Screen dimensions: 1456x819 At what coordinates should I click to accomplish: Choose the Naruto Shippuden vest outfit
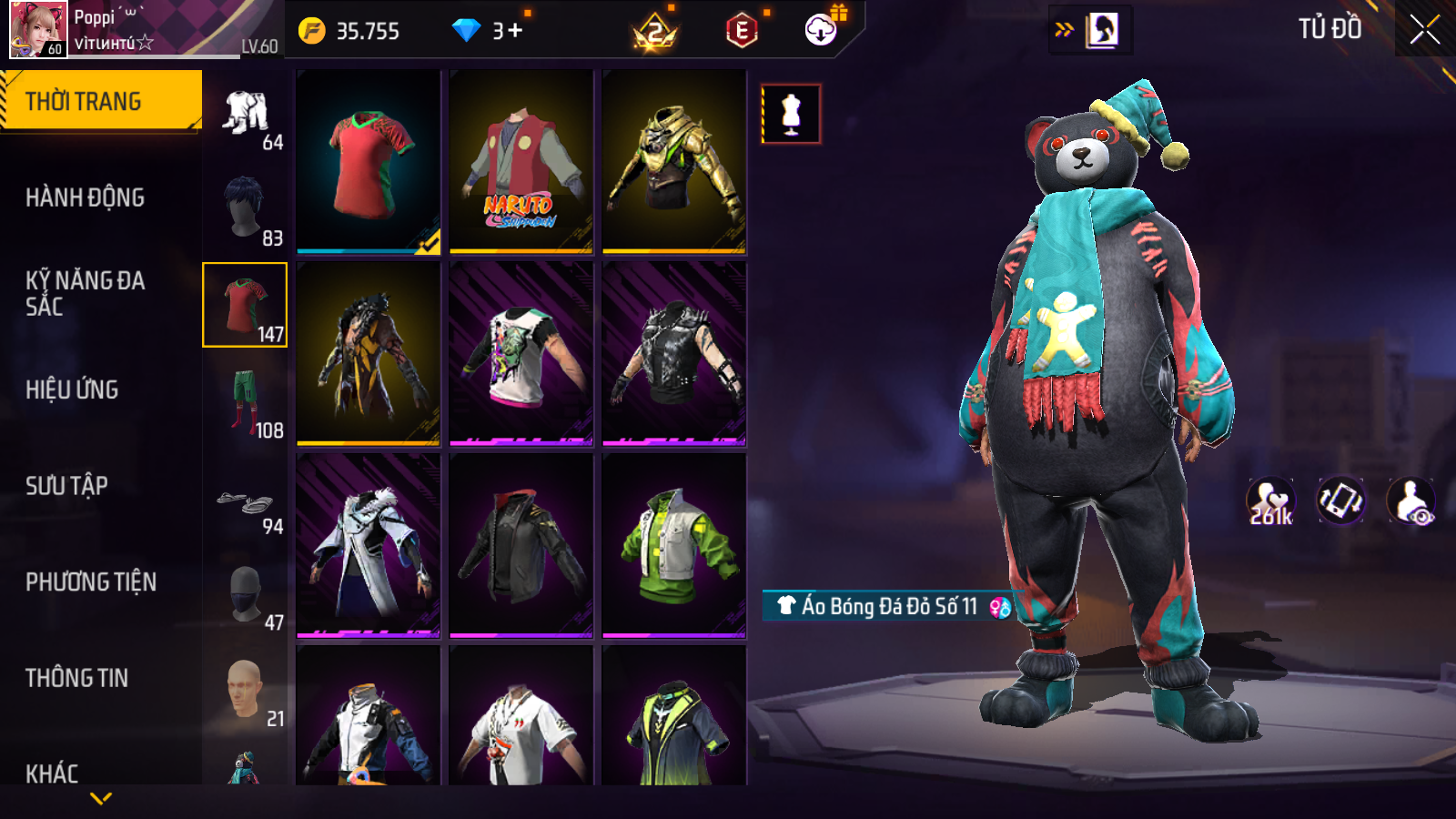(x=521, y=162)
